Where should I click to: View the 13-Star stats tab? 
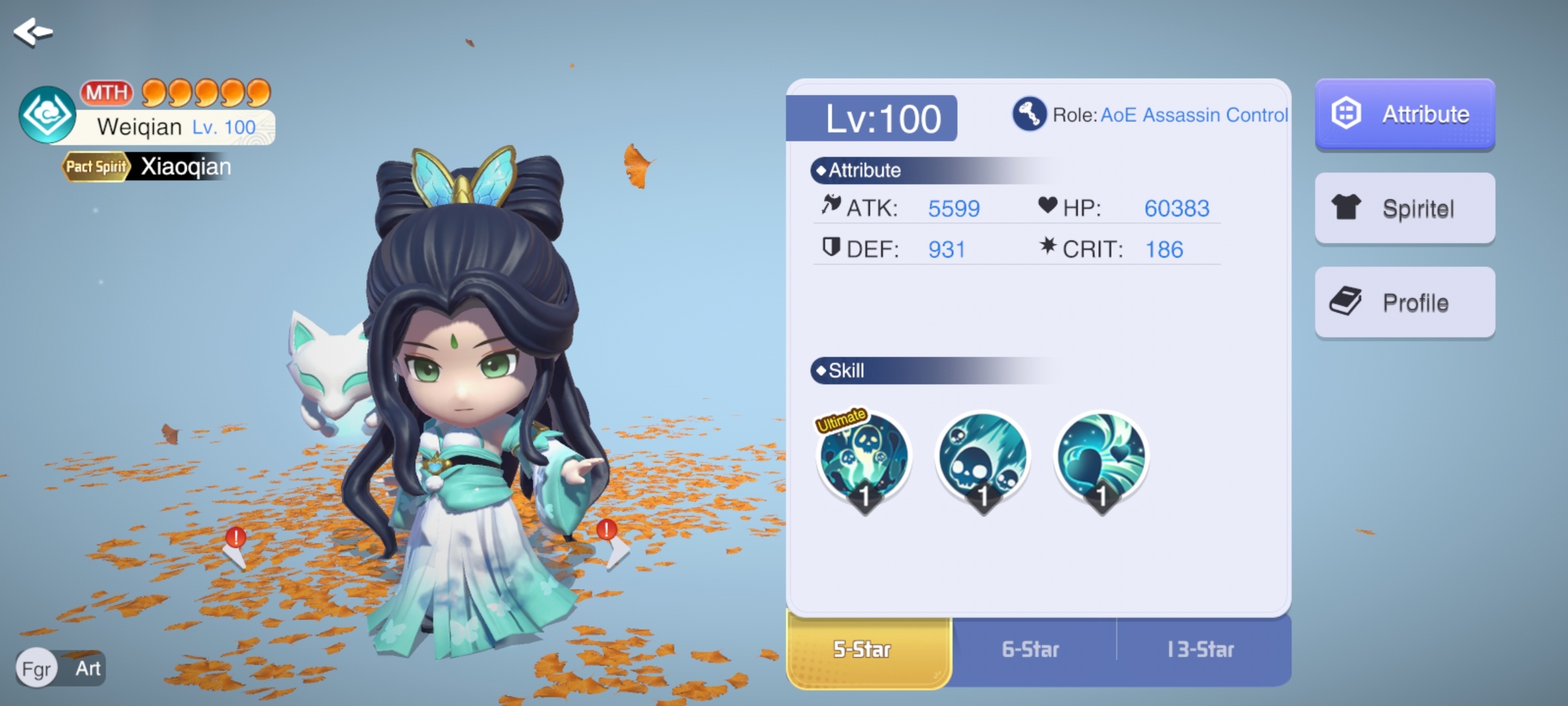pos(1201,650)
